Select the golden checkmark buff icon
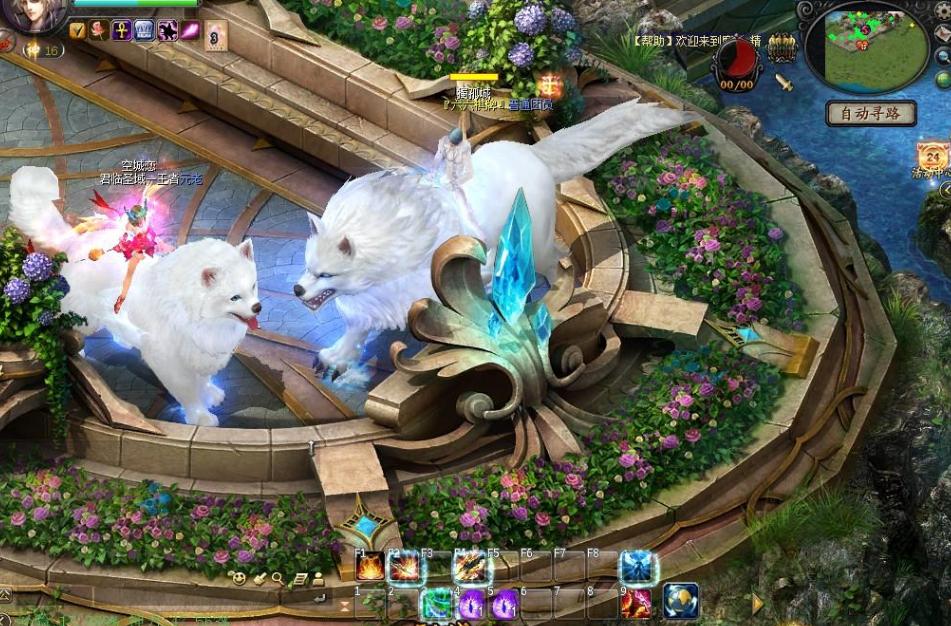The width and height of the screenshot is (951, 626). (78, 30)
